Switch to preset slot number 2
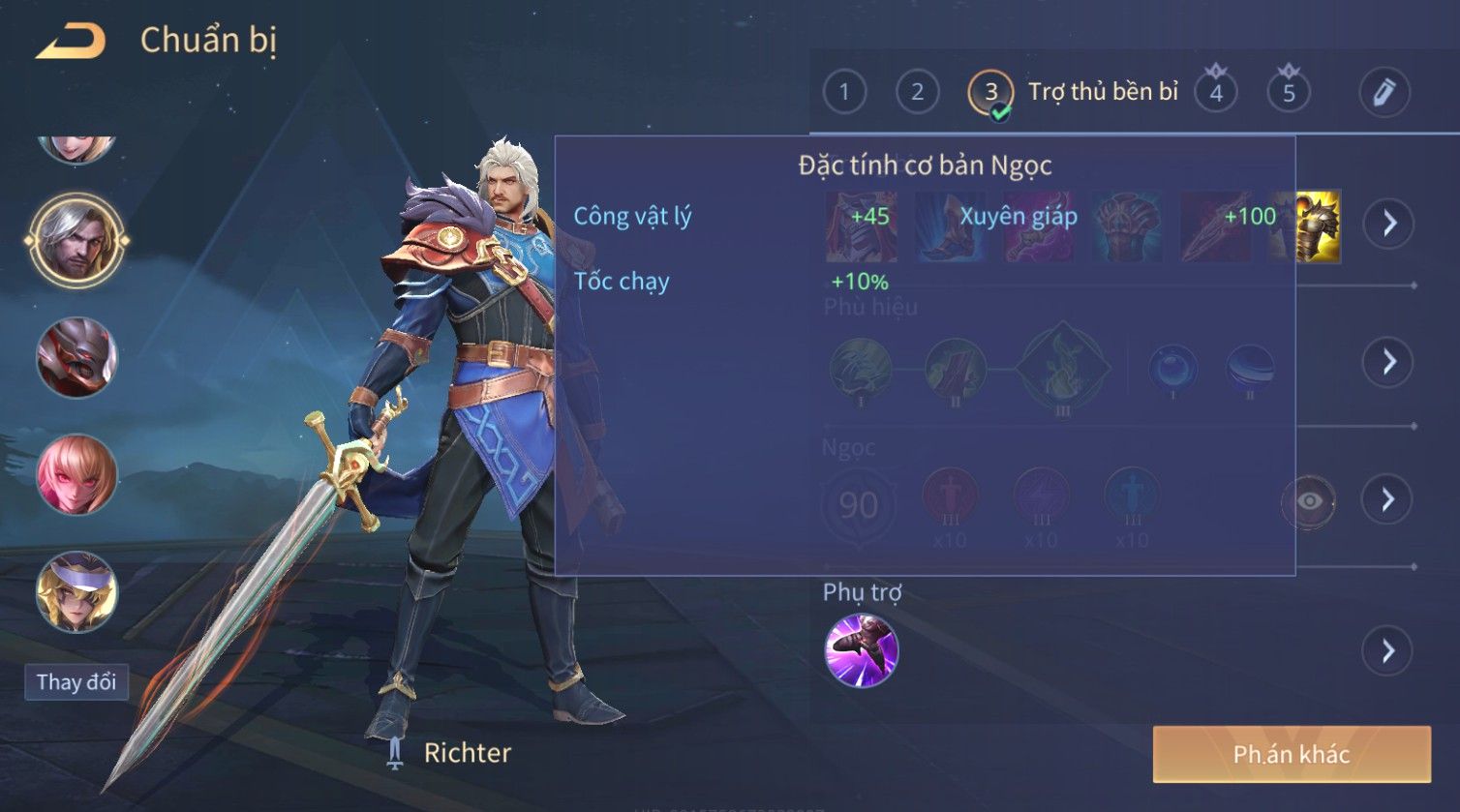The image size is (1460, 812). click(917, 93)
